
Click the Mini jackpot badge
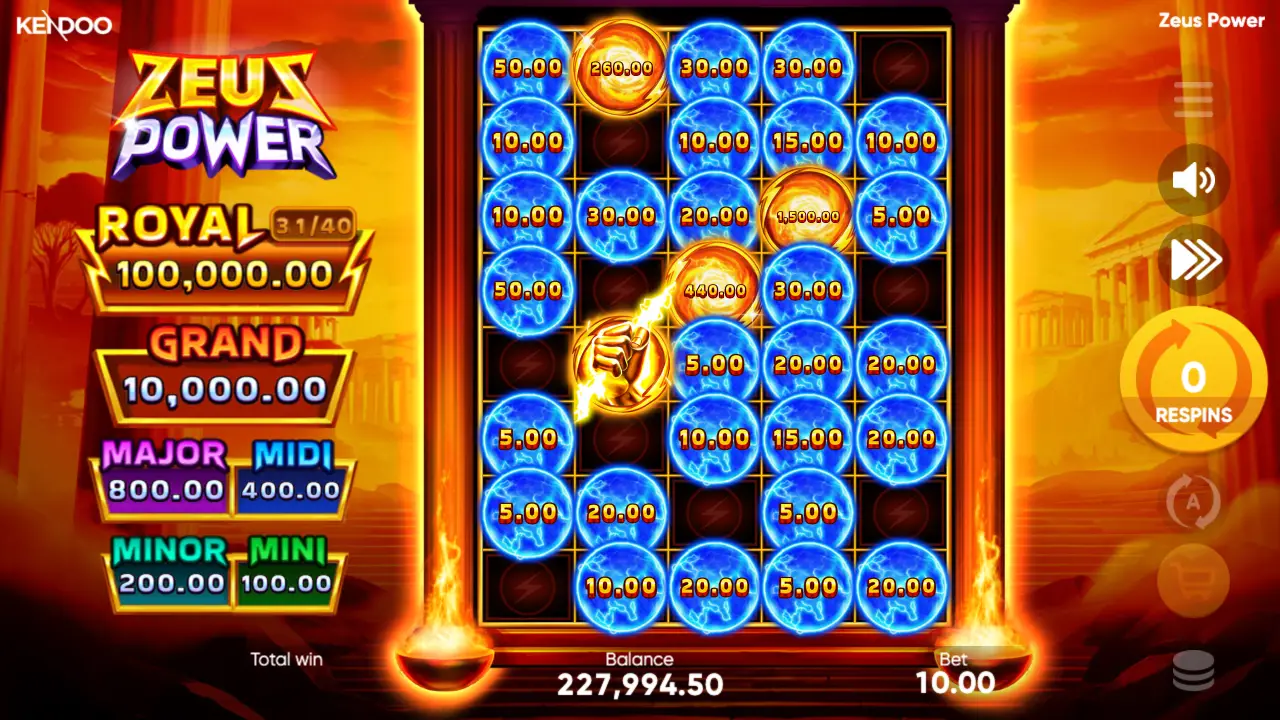click(289, 568)
